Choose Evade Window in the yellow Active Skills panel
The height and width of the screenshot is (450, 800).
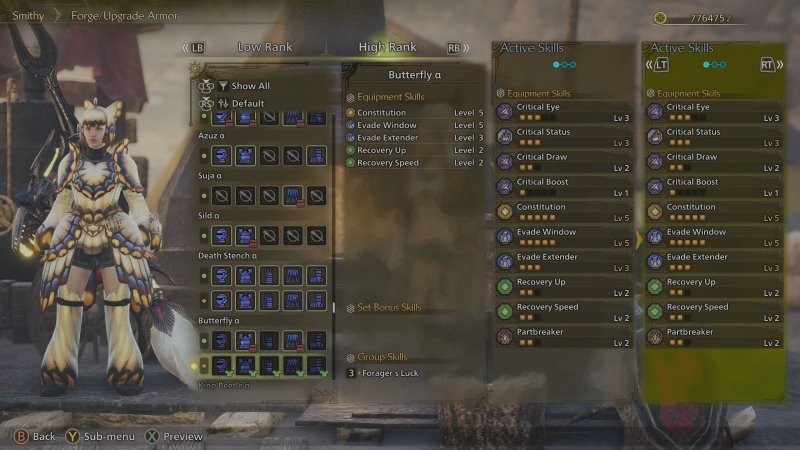713,237
